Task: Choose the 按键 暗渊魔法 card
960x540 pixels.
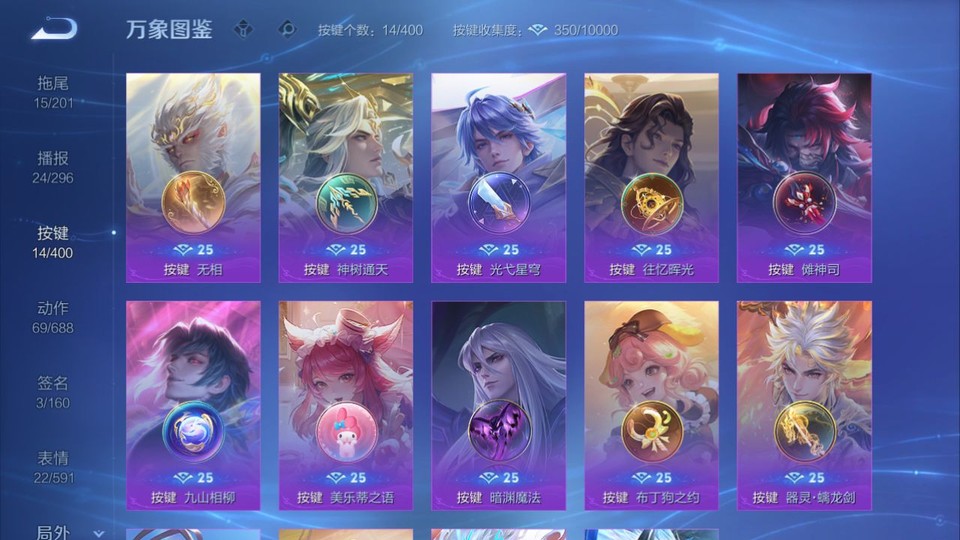Action: pyautogui.click(x=498, y=405)
